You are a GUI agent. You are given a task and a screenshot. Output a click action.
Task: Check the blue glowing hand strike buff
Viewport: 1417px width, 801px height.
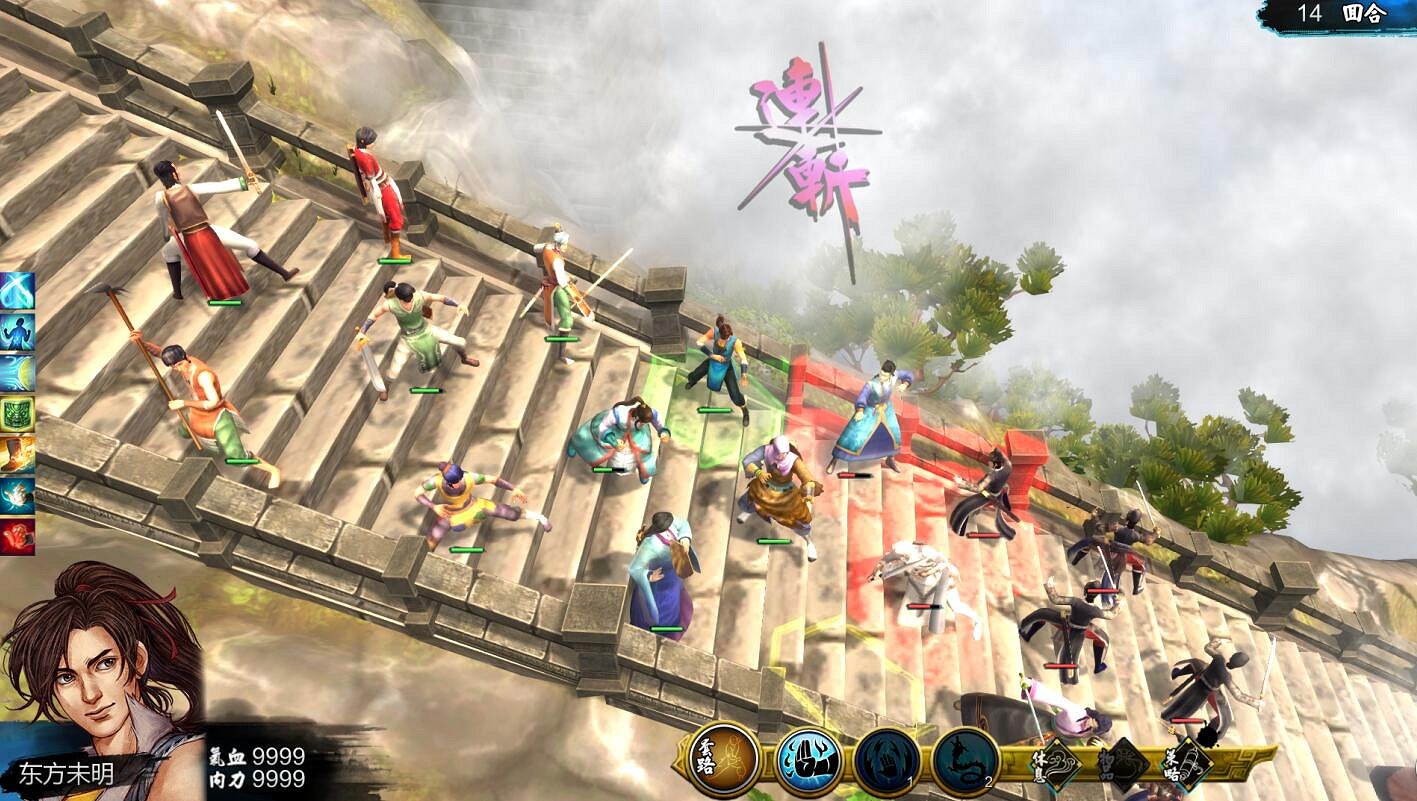(x=17, y=496)
